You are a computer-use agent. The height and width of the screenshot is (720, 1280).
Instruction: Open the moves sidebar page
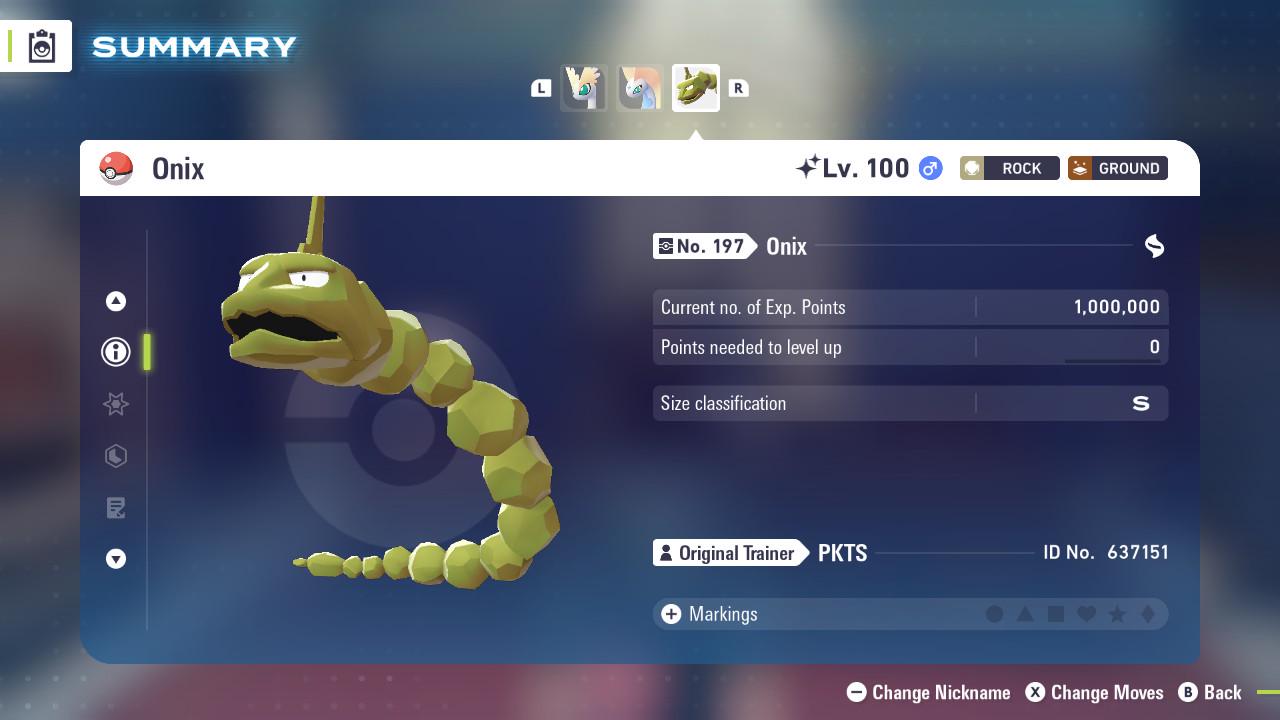(x=115, y=456)
